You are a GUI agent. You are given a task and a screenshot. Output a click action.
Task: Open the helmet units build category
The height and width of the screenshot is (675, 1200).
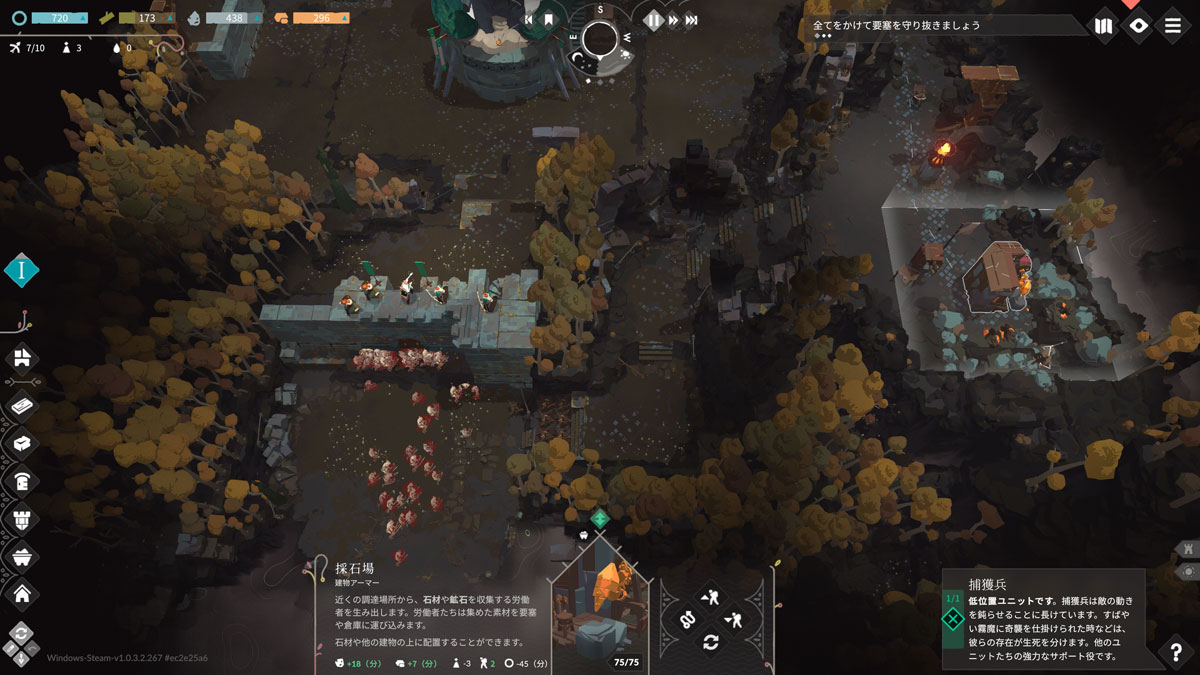(x=21, y=480)
